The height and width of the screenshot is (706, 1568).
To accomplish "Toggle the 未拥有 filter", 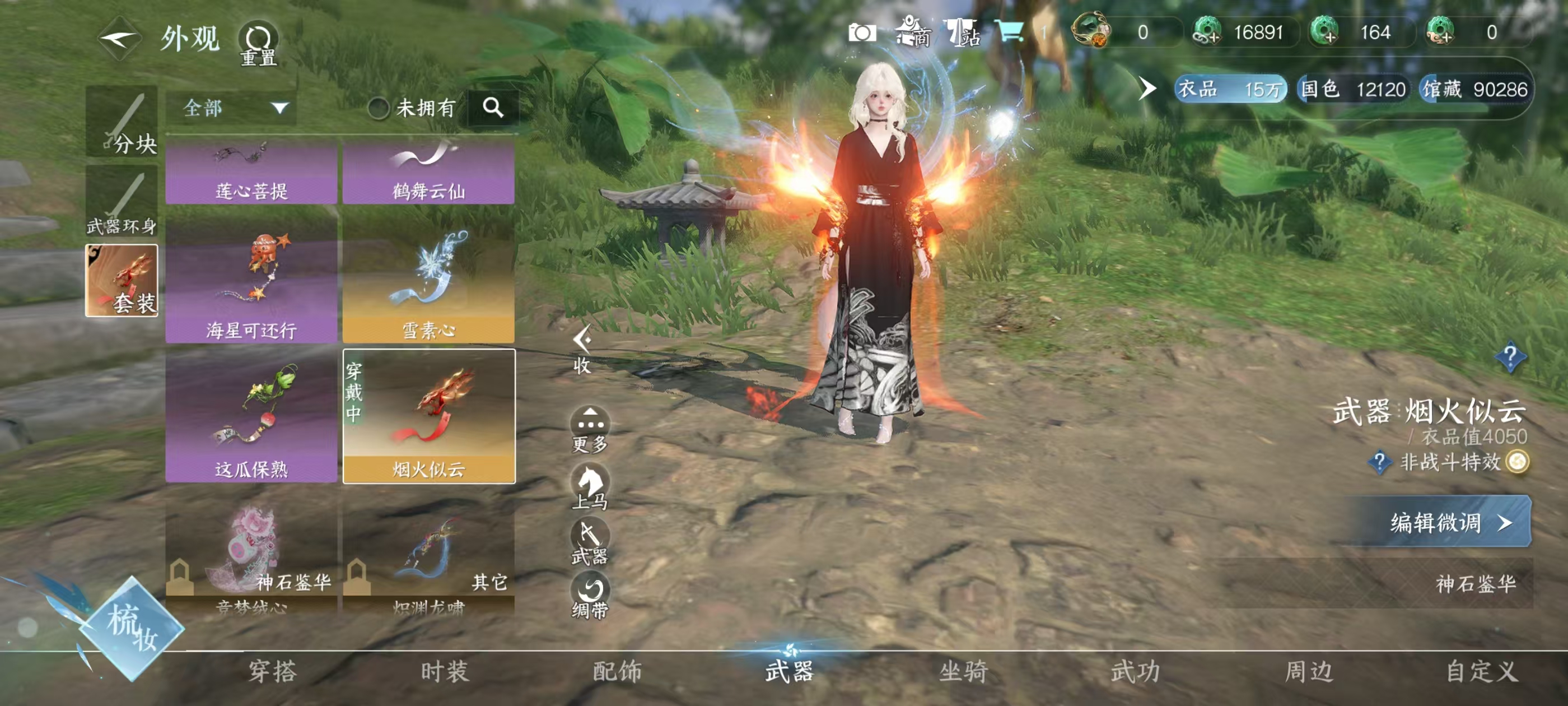I will point(379,109).
